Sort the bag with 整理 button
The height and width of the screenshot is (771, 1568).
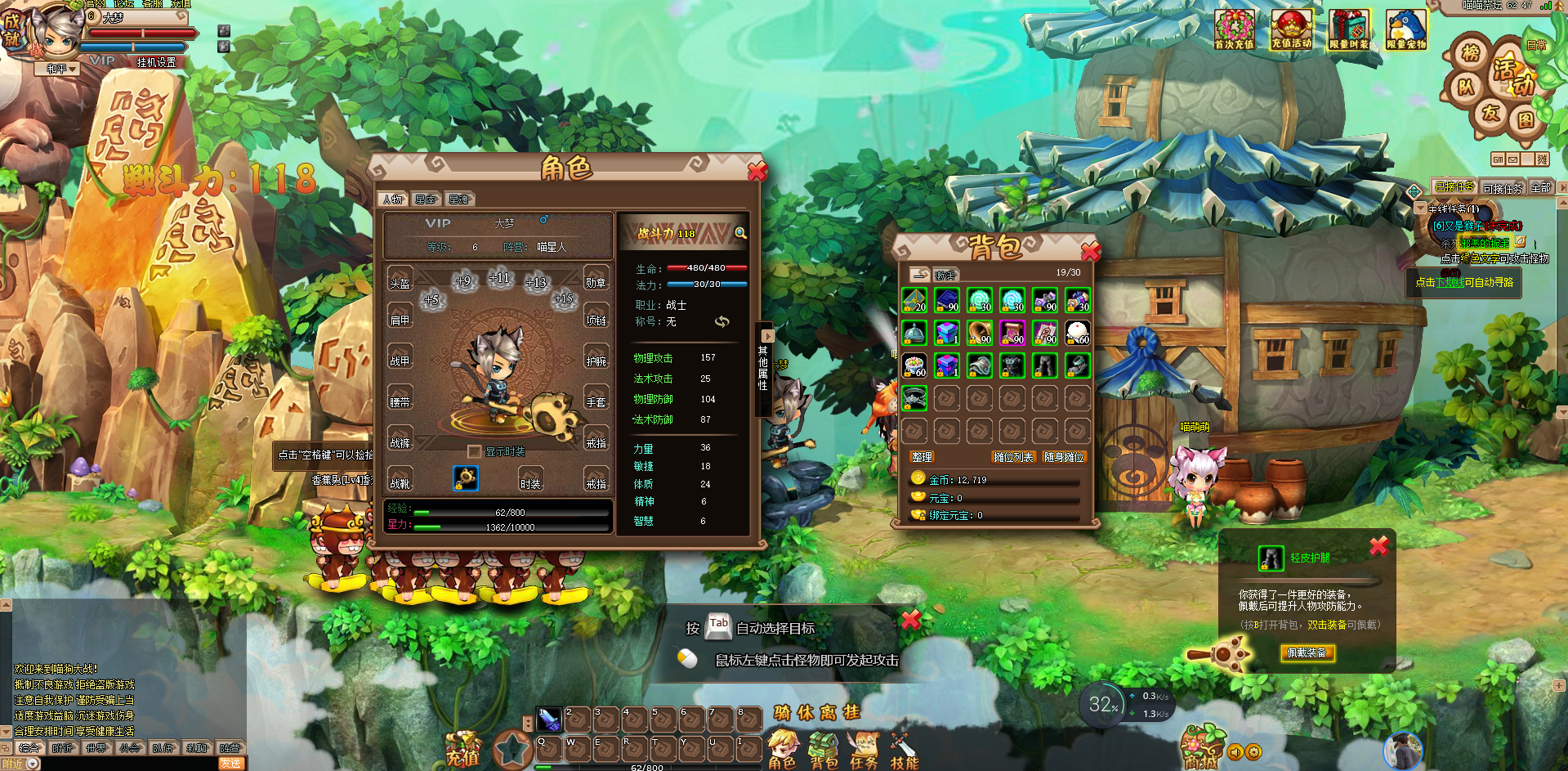click(922, 457)
